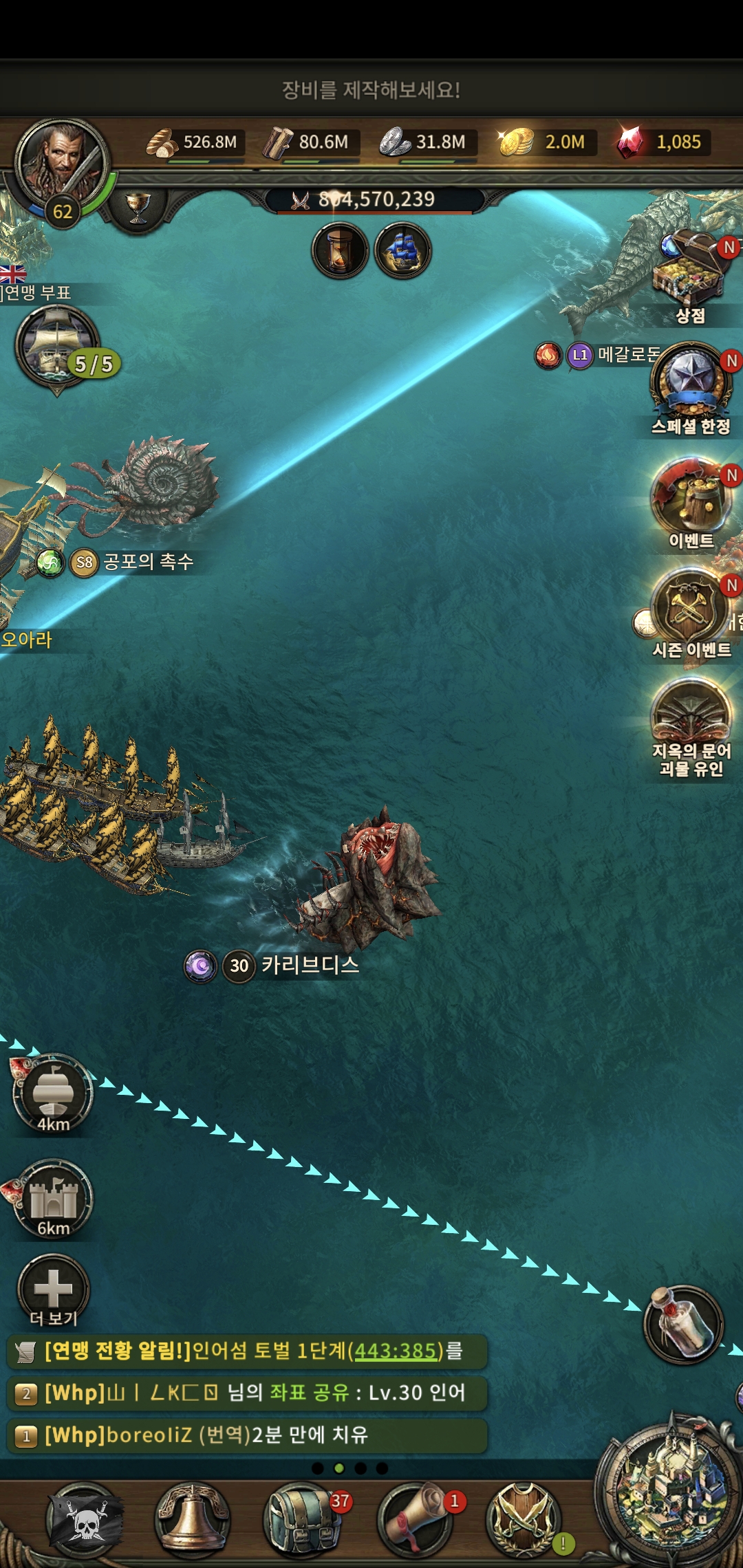Open the backpack inventory with 37 badge
The width and height of the screenshot is (743, 1568).
point(301,1520)
